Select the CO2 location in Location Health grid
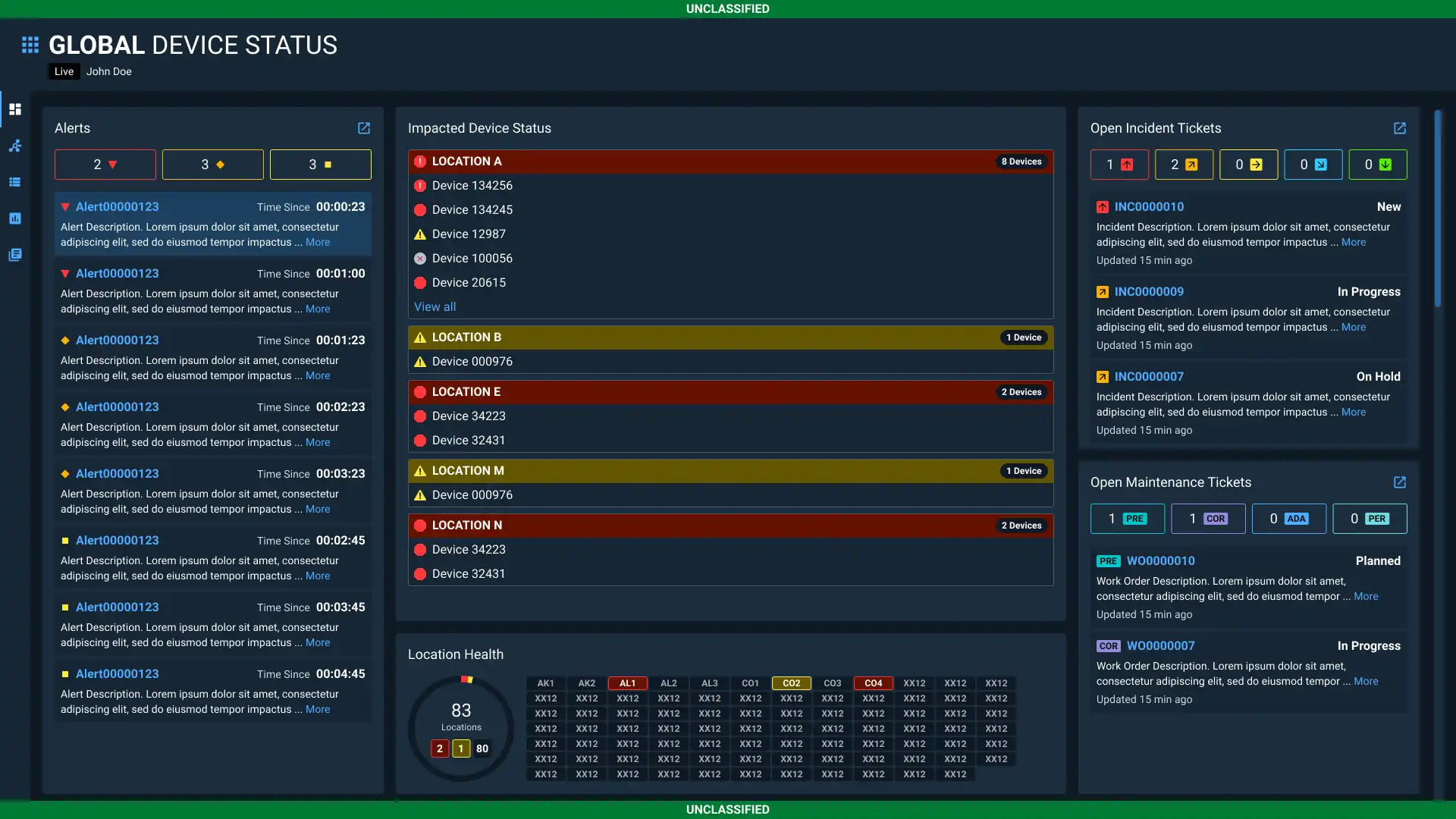 pos(791,682)
